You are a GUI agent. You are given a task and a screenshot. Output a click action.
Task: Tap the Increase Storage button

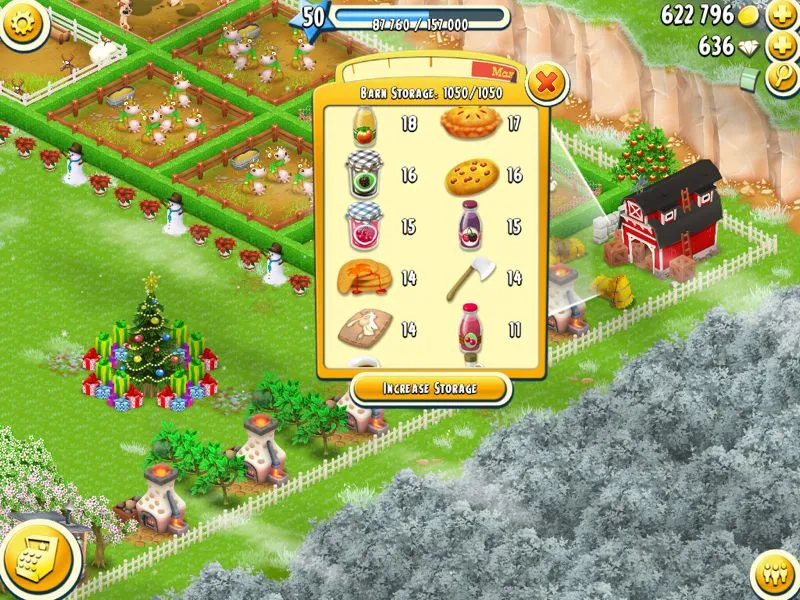click(x=430, y=388)
